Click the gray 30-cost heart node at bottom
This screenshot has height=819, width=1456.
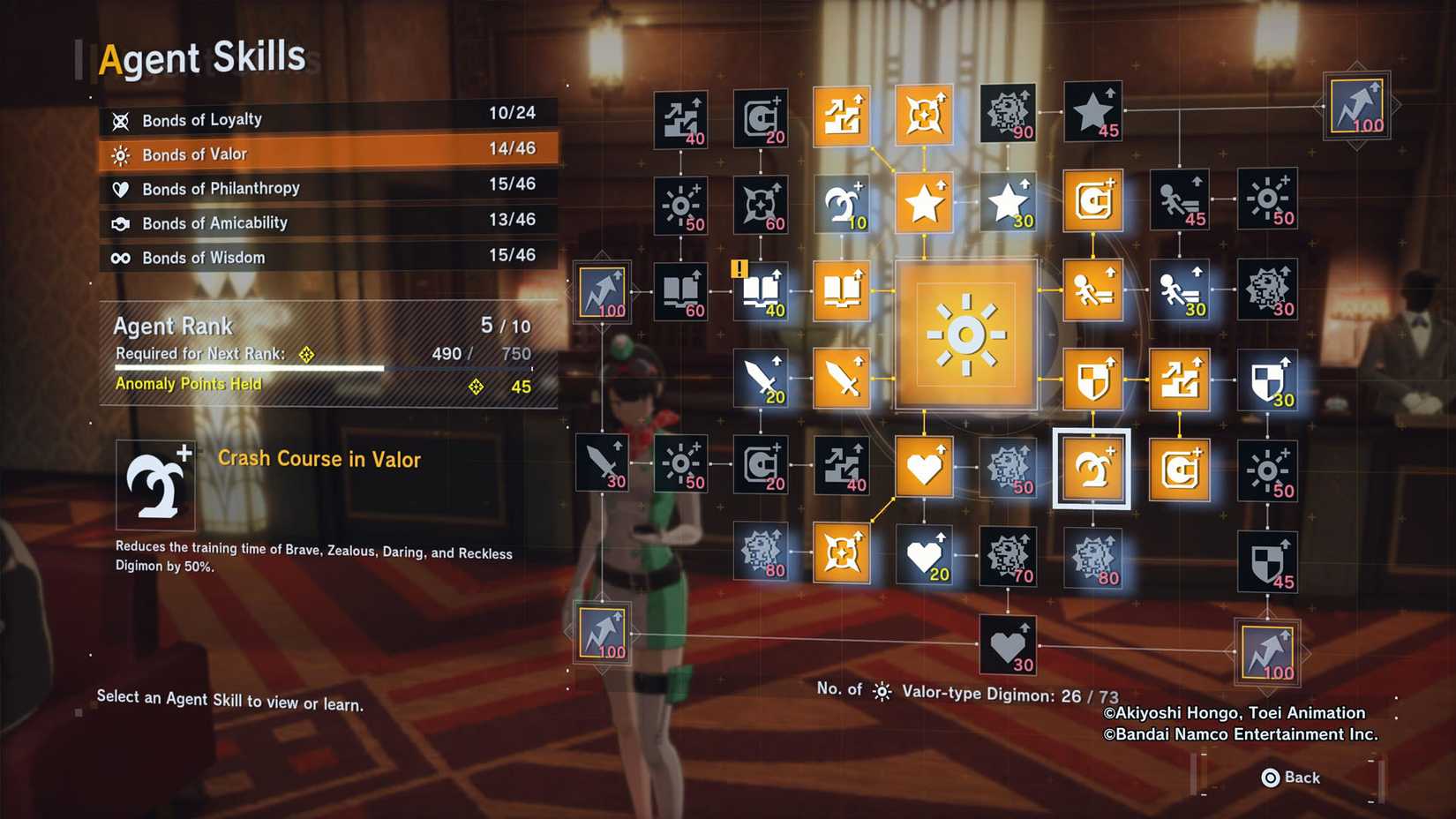coord(1008,642)
